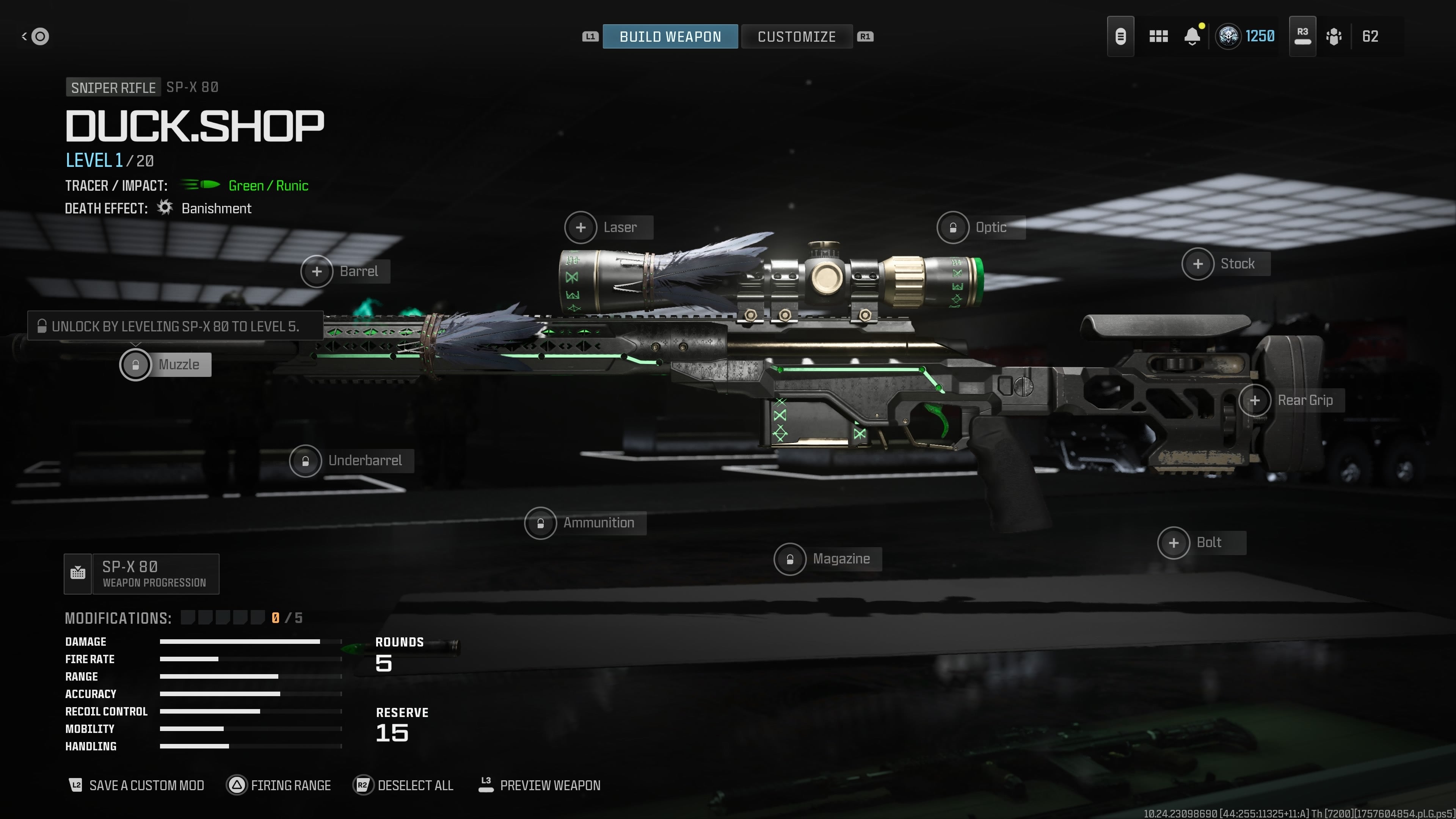Select the locked Optic slot

pyautogui.click(x=953, y=227)
